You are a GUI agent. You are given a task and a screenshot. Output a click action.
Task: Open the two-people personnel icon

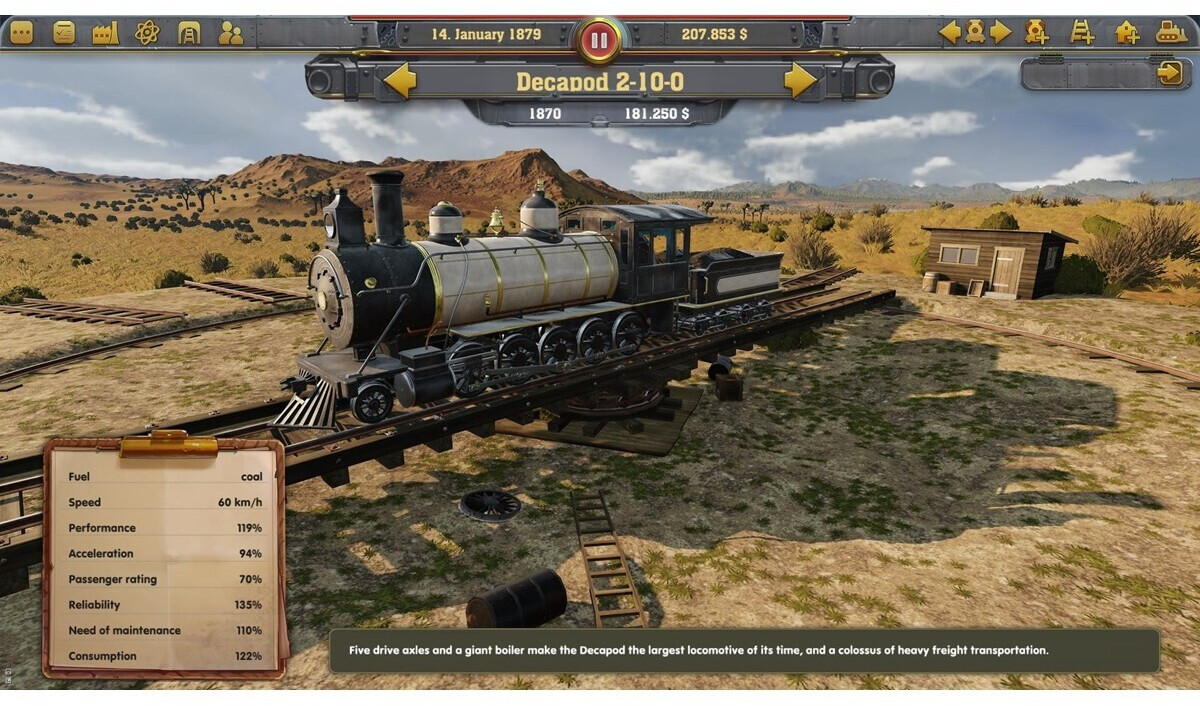(x=231, y=33)
